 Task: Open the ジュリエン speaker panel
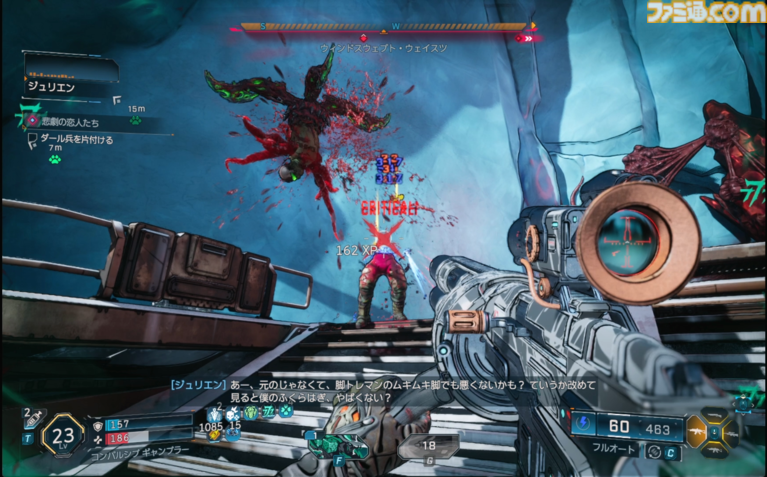(70, 82)
